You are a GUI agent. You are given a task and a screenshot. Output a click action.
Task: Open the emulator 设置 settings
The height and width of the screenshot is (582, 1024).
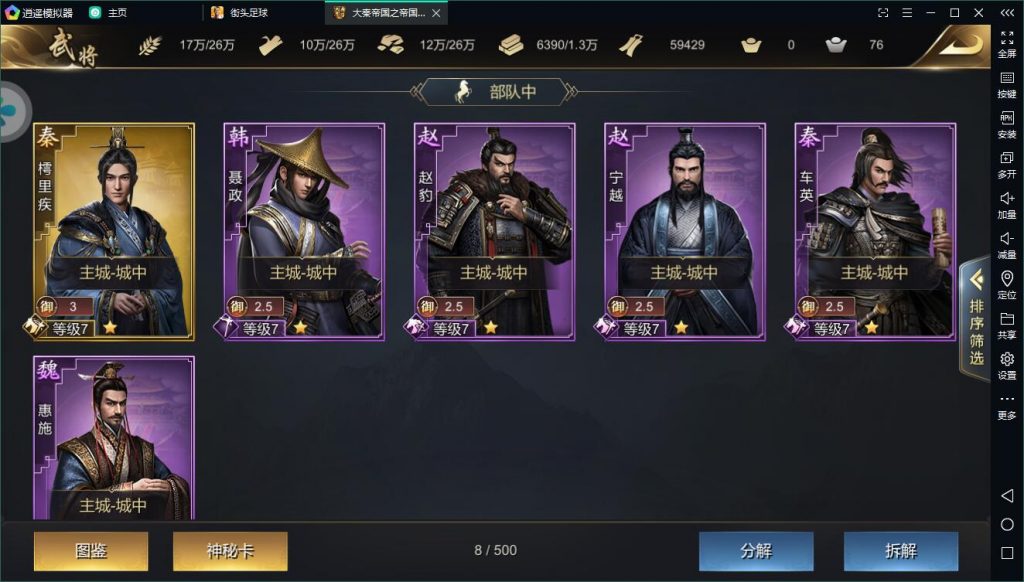pyautogui.click(x=1007, y=365)
